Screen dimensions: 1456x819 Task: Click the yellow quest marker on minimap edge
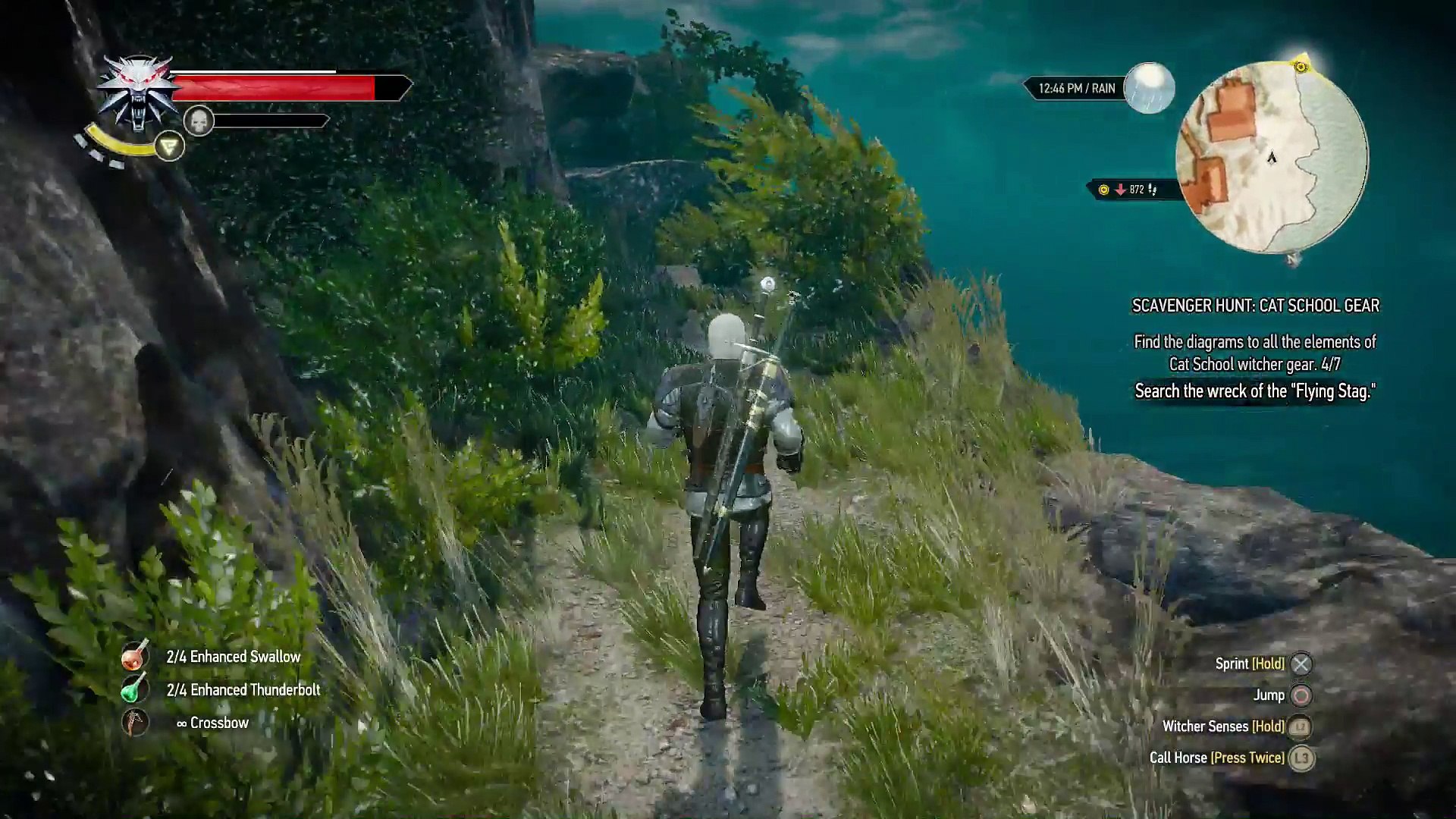tap(1301, 67)
